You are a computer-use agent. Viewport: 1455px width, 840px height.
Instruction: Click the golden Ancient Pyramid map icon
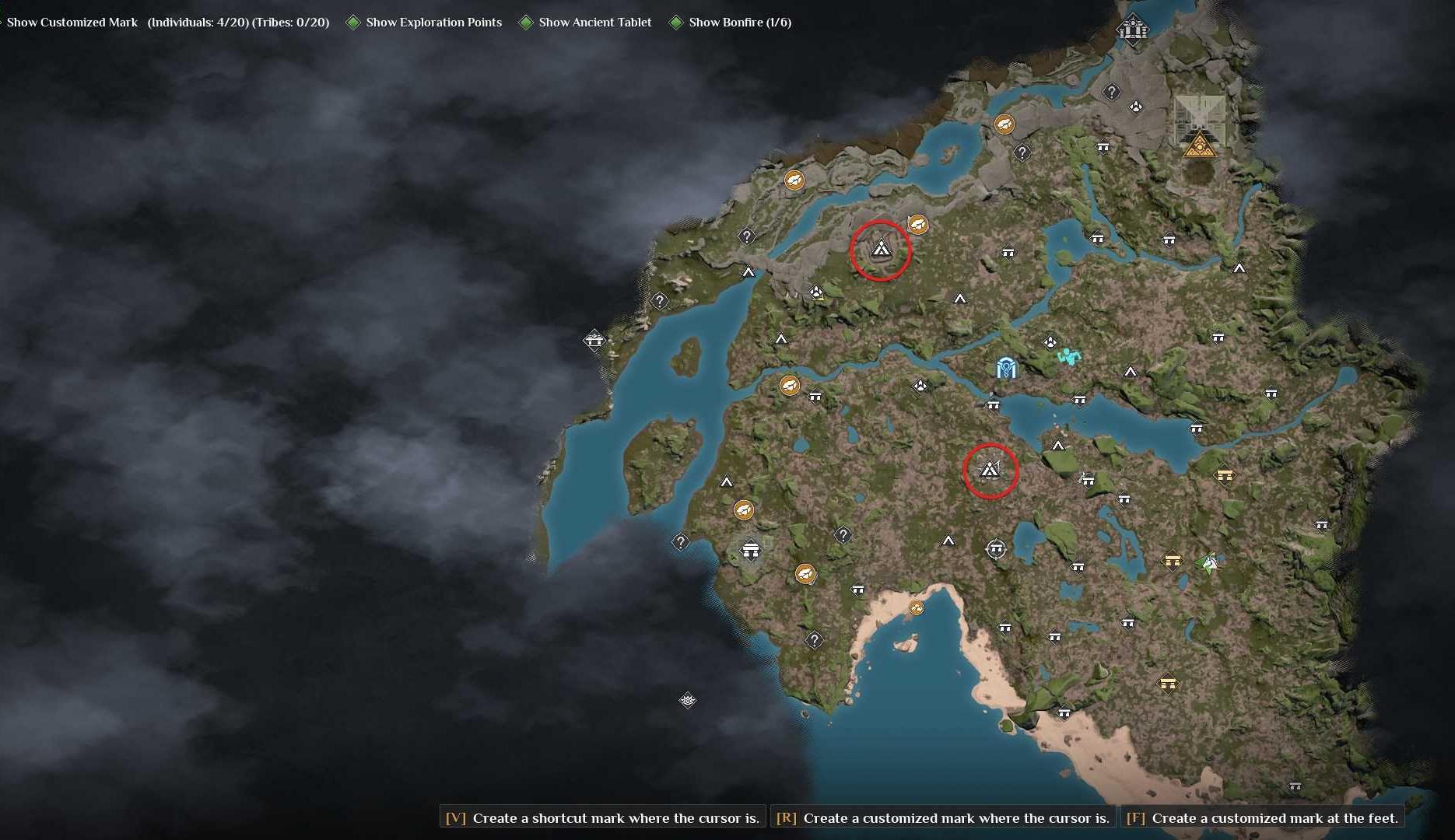click(x=1198, y=146)
